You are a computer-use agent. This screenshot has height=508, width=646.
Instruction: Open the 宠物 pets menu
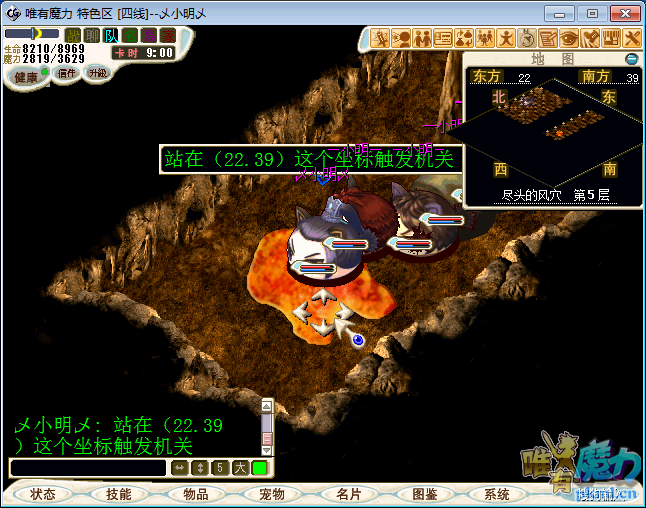point(272,494)
